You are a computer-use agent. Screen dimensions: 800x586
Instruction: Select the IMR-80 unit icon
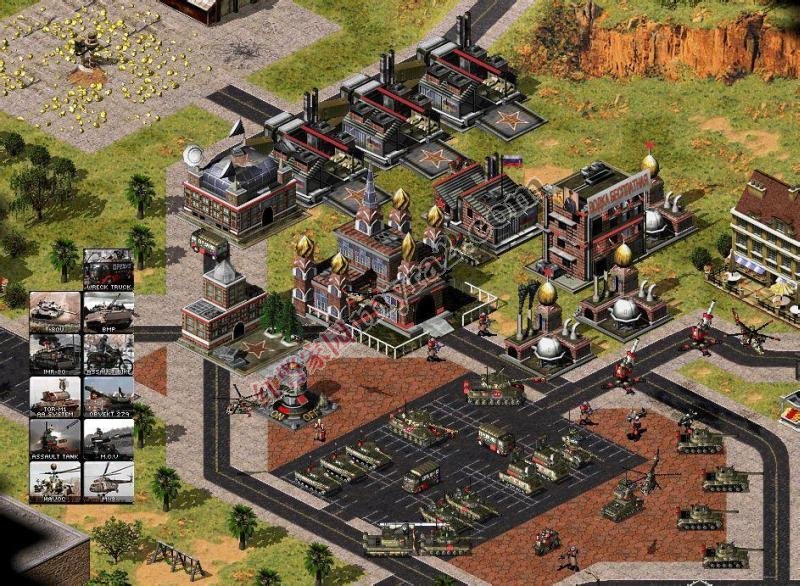pos(55,353)
